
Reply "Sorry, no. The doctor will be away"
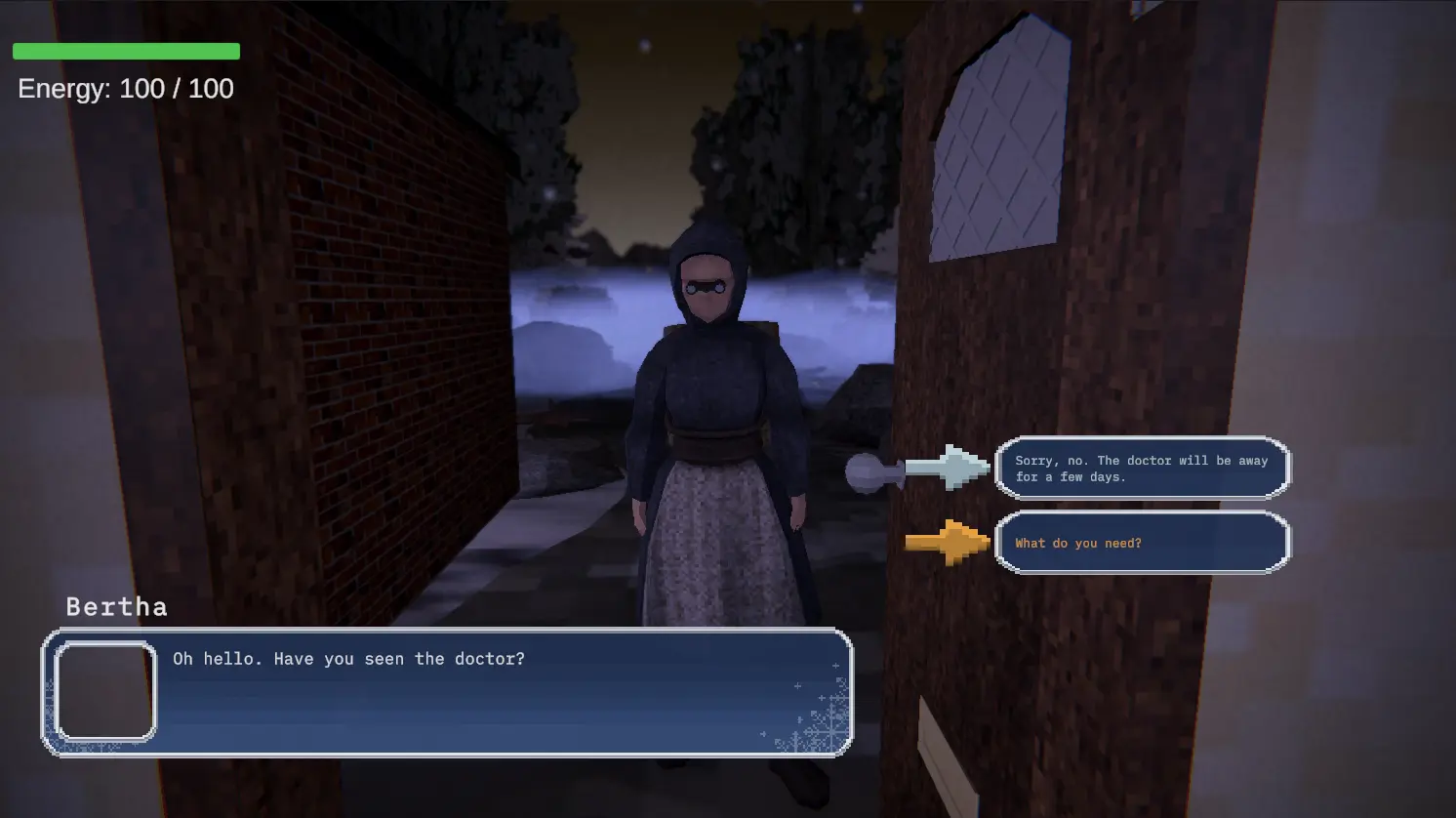[x=1142, y=469]
